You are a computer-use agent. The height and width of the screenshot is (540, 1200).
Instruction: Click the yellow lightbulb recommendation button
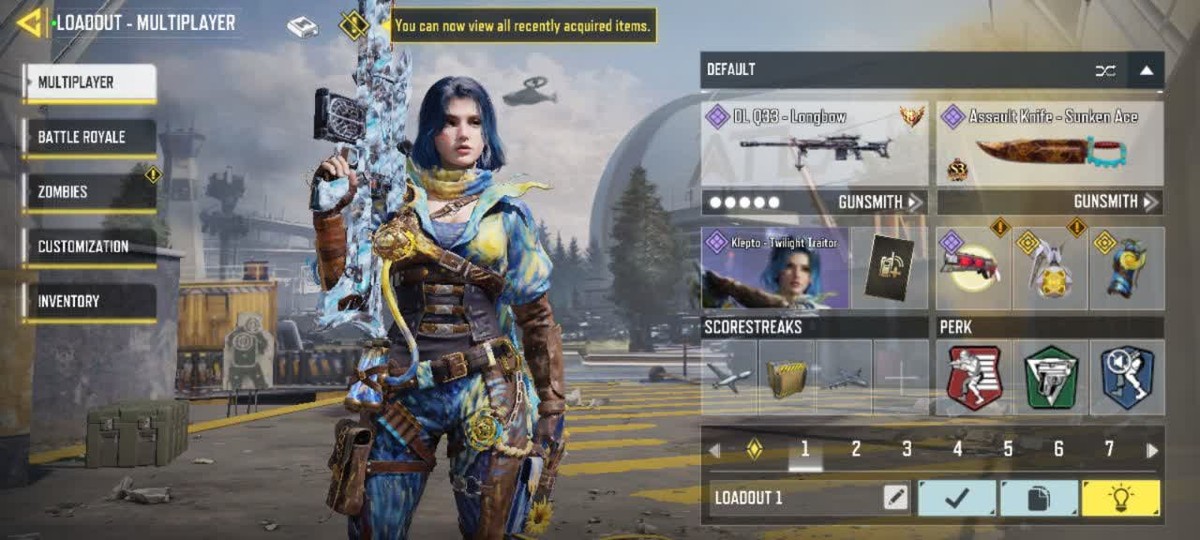click(1121, 498)
